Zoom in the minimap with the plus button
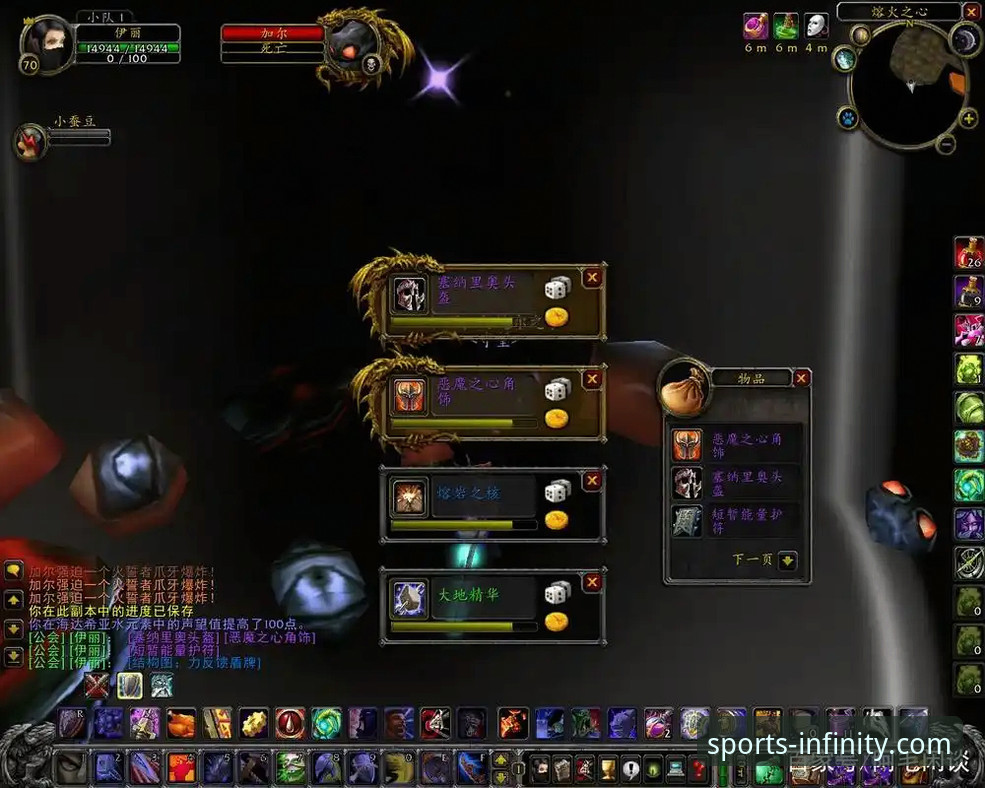This screenshot has width=985, height=788. click(968, 119)
